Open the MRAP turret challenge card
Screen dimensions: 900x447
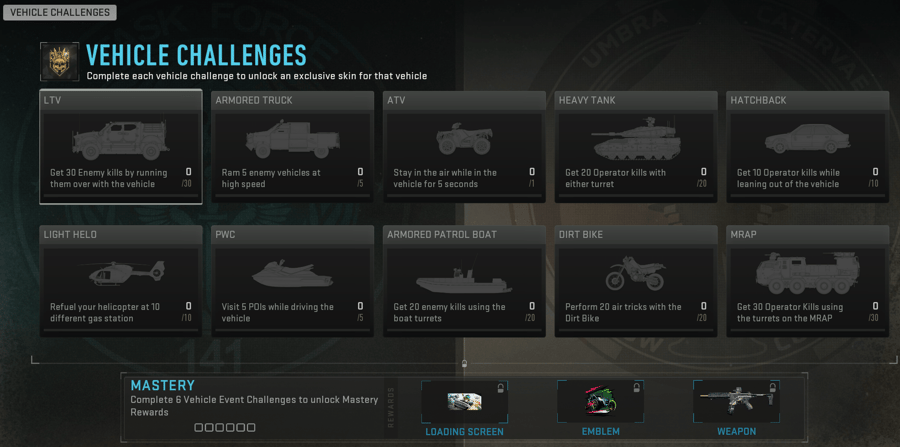[x=808, y=281]
